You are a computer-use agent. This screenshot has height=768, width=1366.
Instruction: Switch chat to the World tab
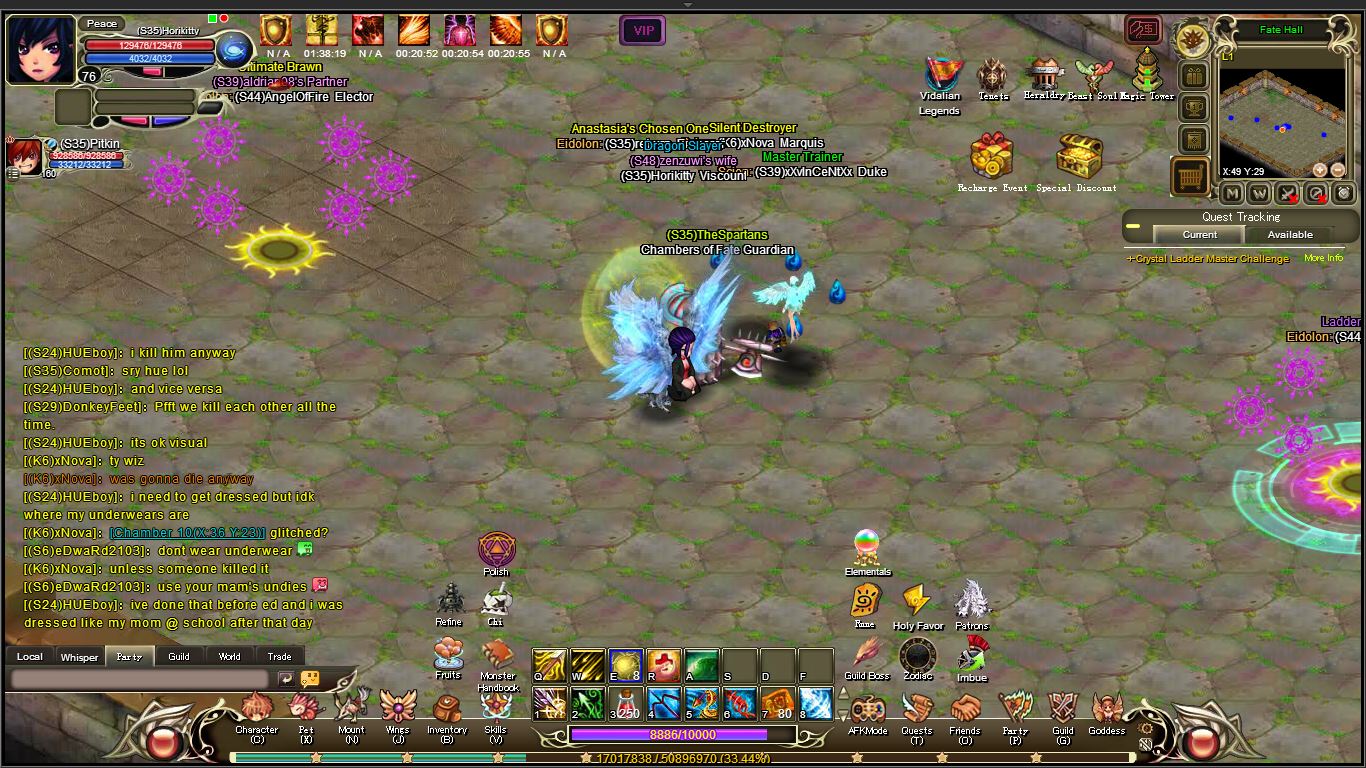click(229, 657)
